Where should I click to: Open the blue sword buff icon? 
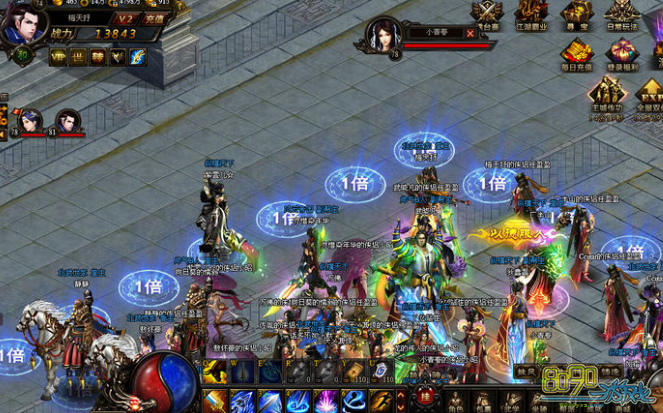(137, 57)
